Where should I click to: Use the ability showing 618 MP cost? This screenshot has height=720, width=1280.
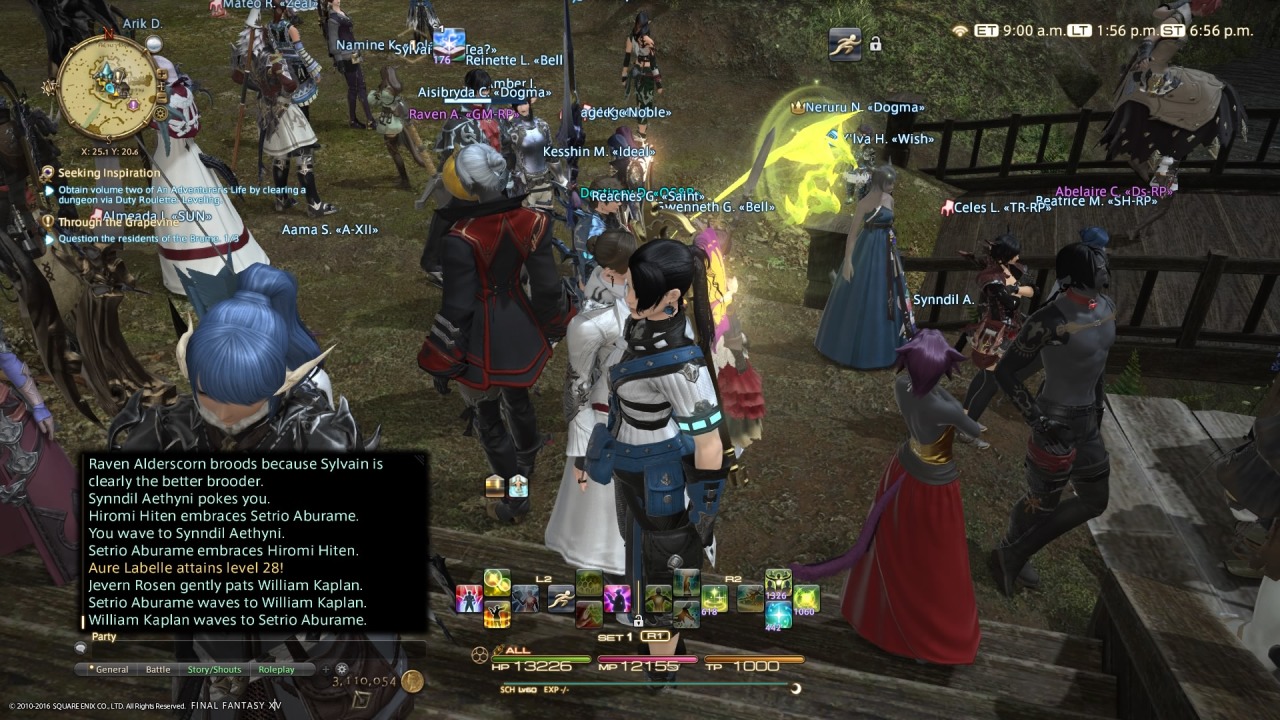(714, 598)
